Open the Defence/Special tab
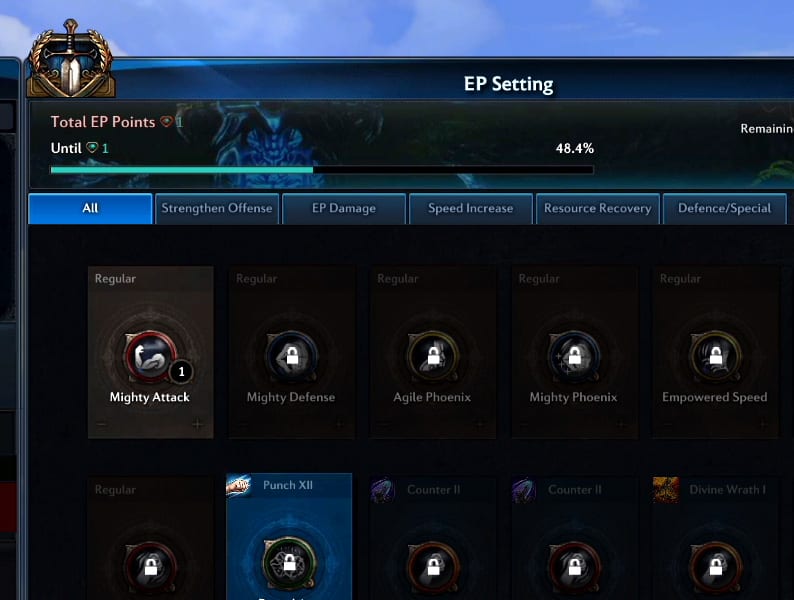 724,208
